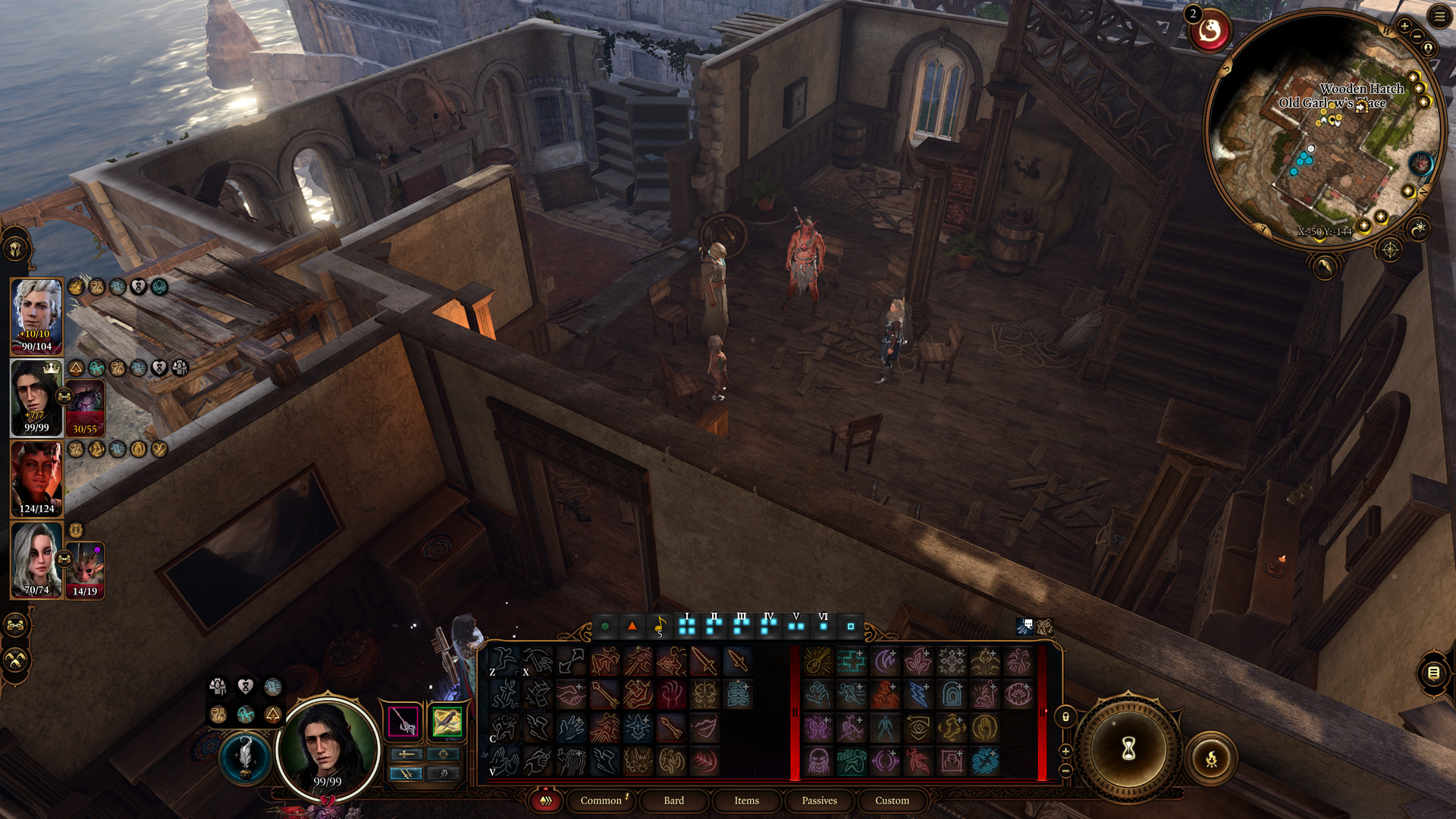Select the red tiefling party portrait

coord(36,479)
